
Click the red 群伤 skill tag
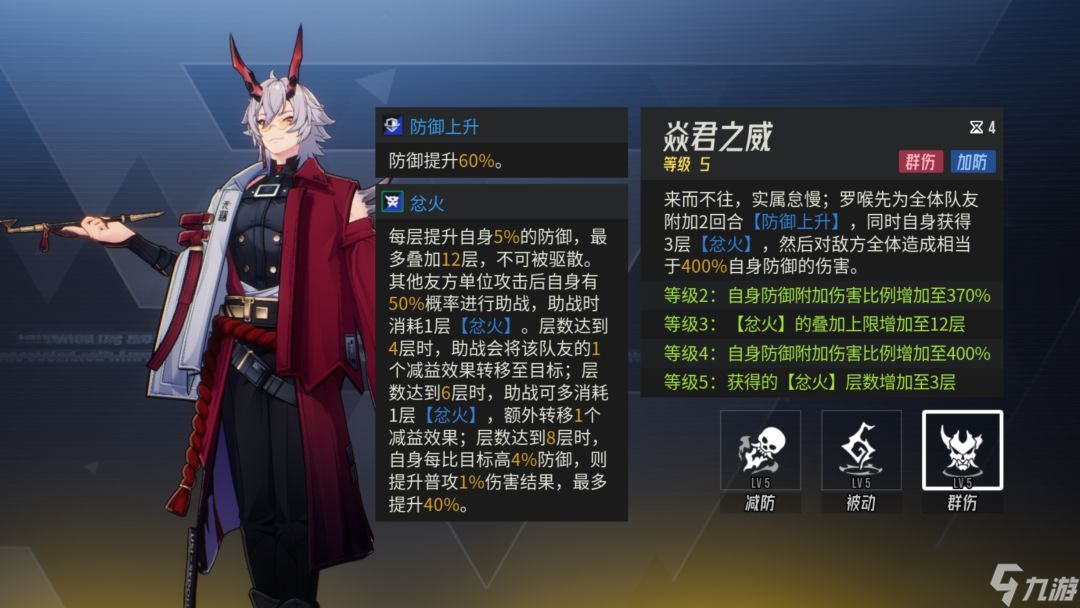point(920,162)
